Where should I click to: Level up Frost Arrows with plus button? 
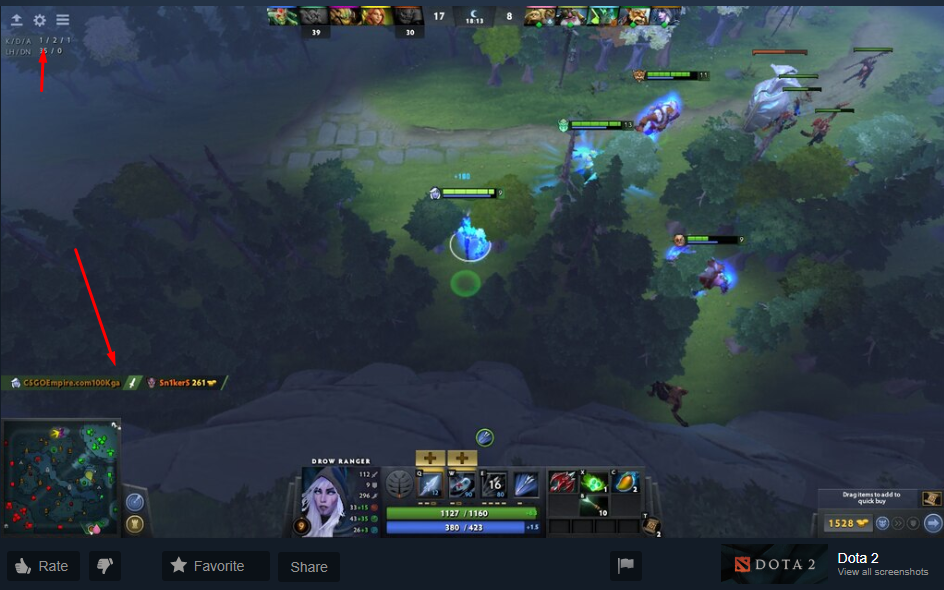tap(431, 458)
